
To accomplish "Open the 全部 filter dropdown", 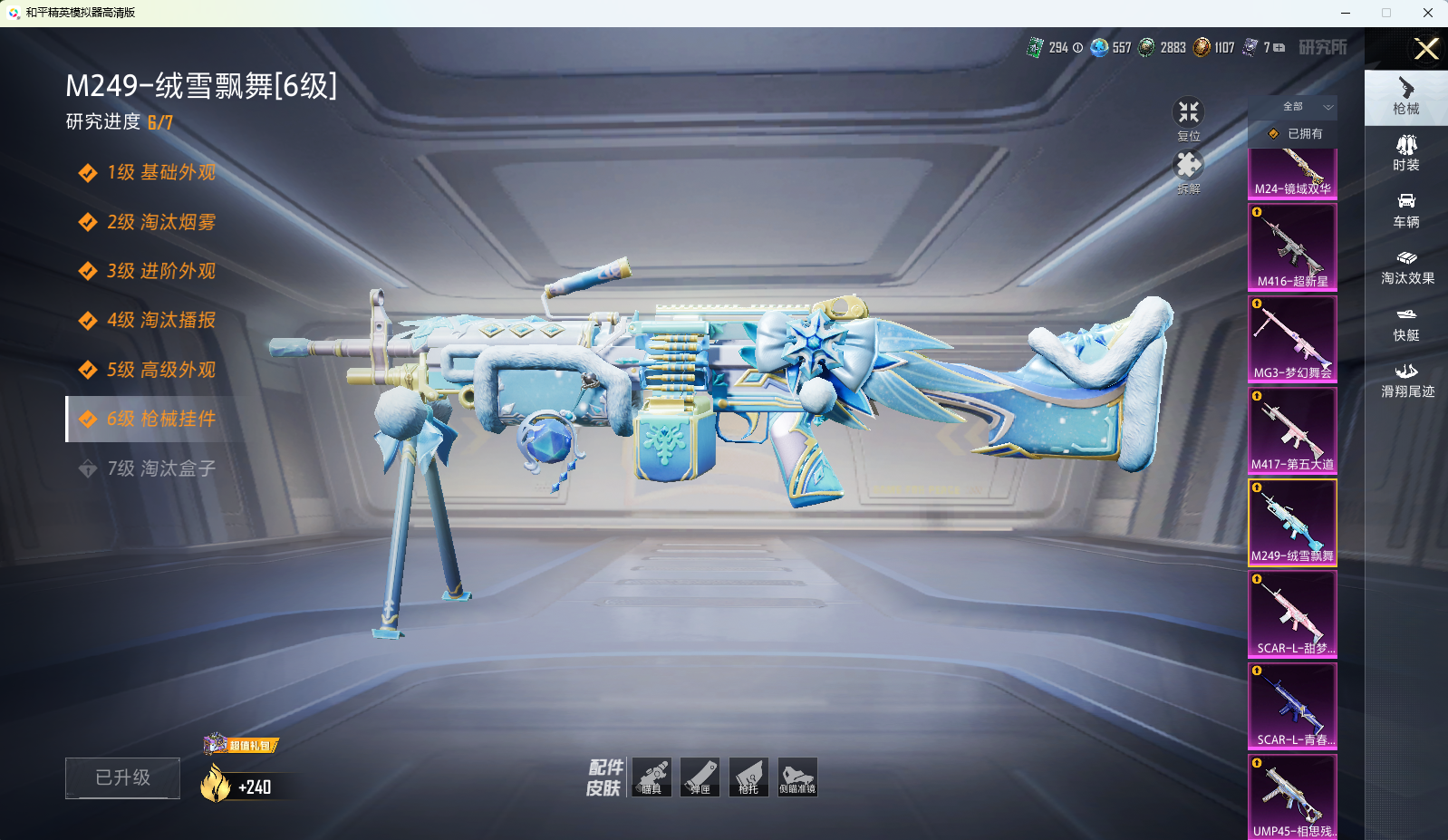I will point(1307,107).
